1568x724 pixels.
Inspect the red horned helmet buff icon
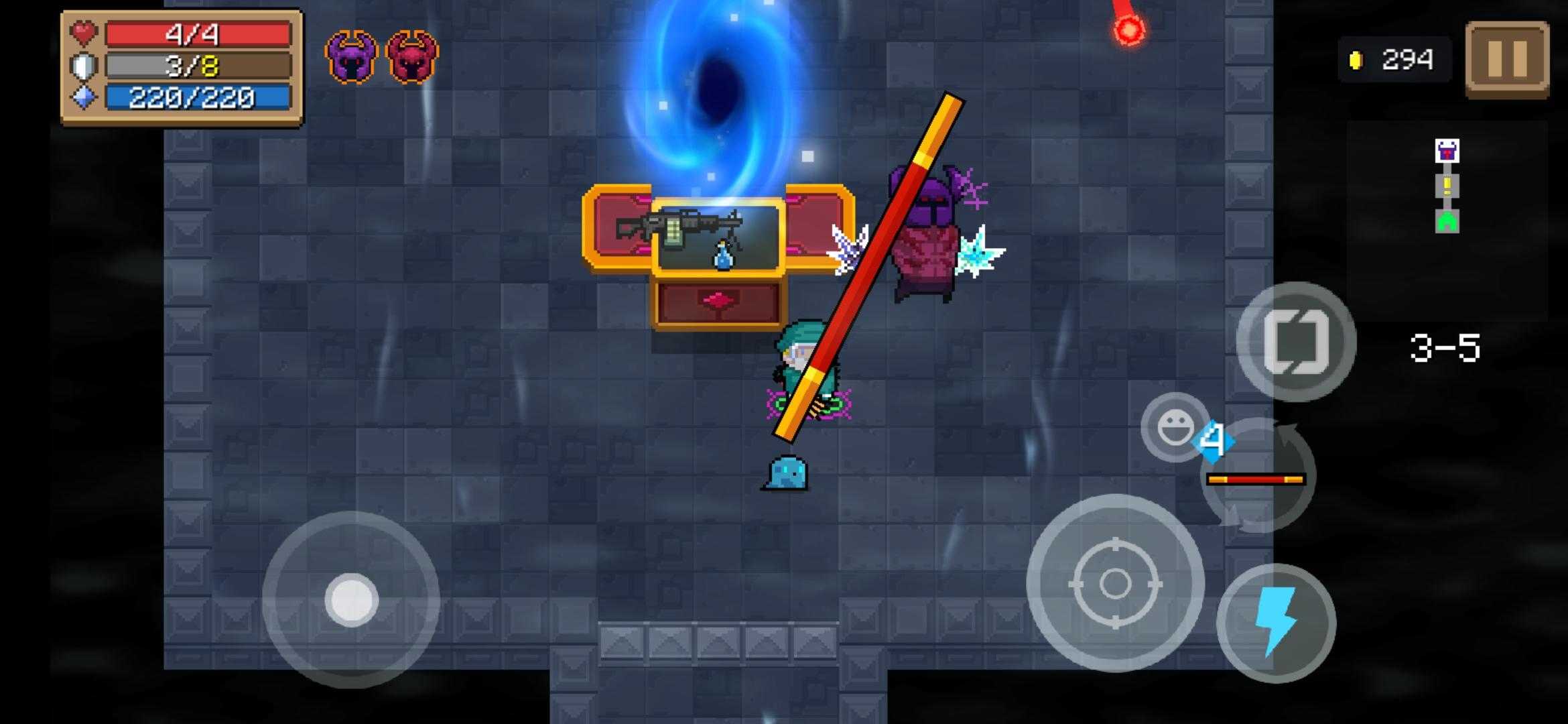pos(412,57)
